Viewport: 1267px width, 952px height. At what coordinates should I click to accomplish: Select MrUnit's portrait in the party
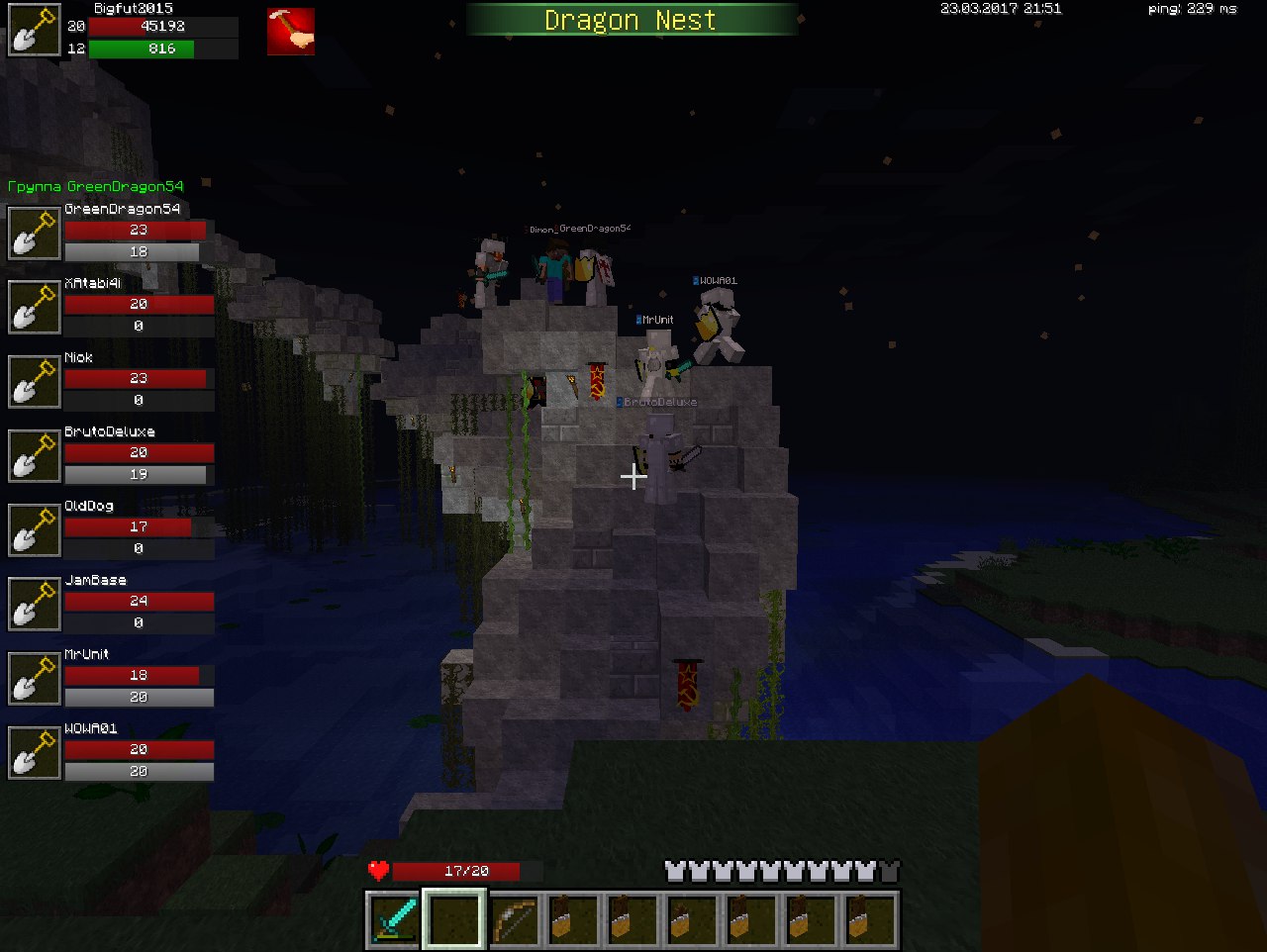[35, 678]
